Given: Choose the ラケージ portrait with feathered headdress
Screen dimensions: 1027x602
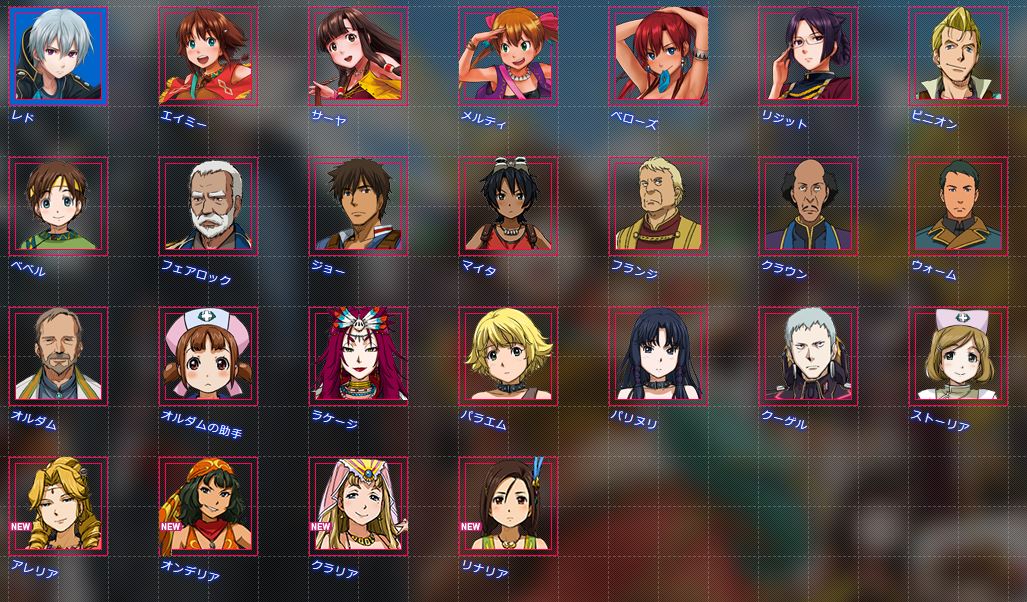Looking at the screenshot, I should [358, 356].
